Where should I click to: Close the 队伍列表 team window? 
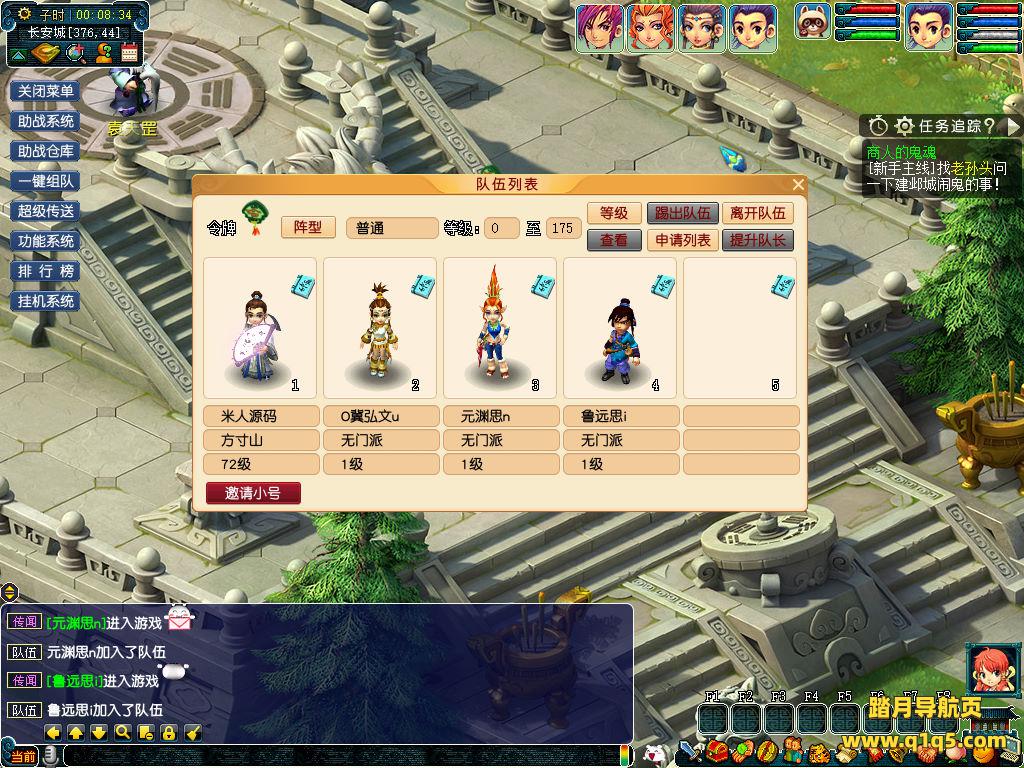[x=798, y=185]
